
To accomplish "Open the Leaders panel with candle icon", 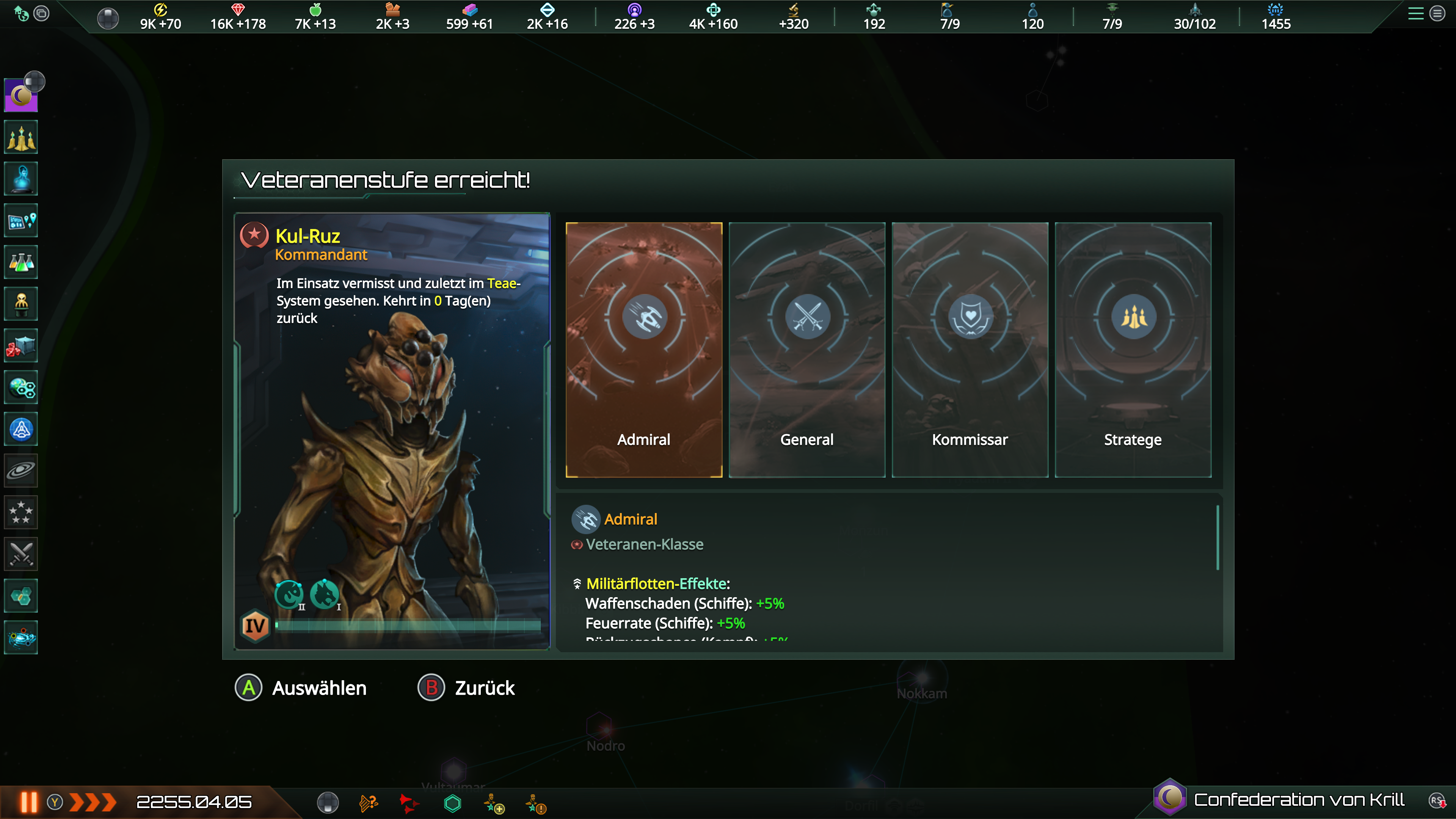I will click(21, 137).
